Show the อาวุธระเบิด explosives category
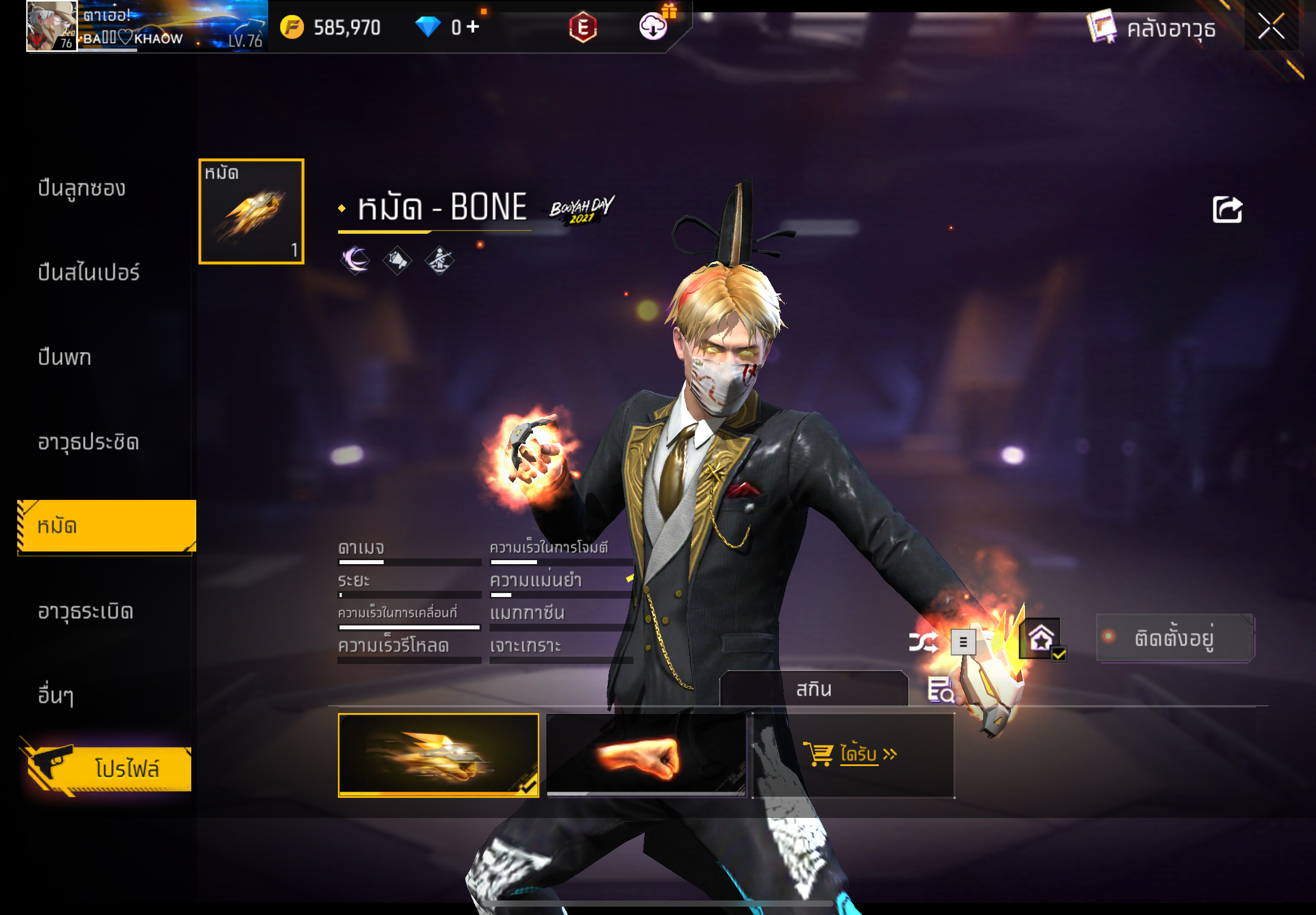 [86, 611]
